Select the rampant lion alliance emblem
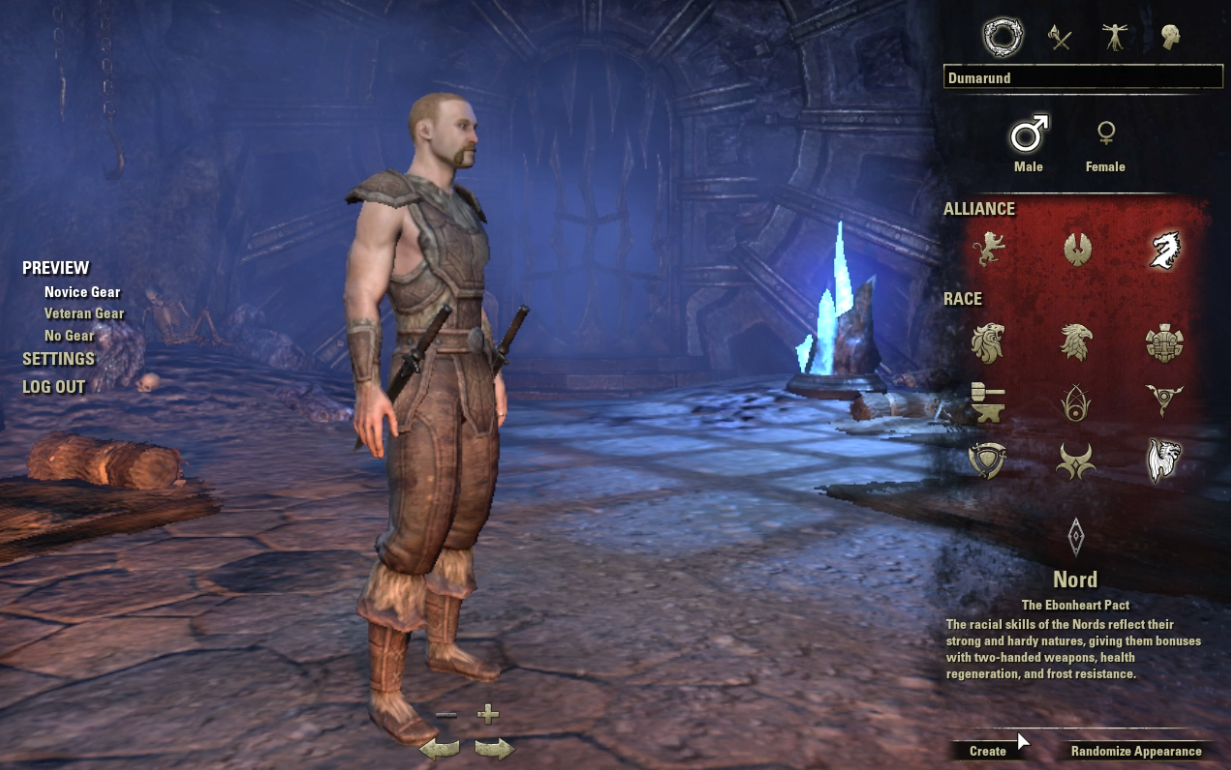The width and height of the screenshot is (1231, 770). [x=988, y=249]
